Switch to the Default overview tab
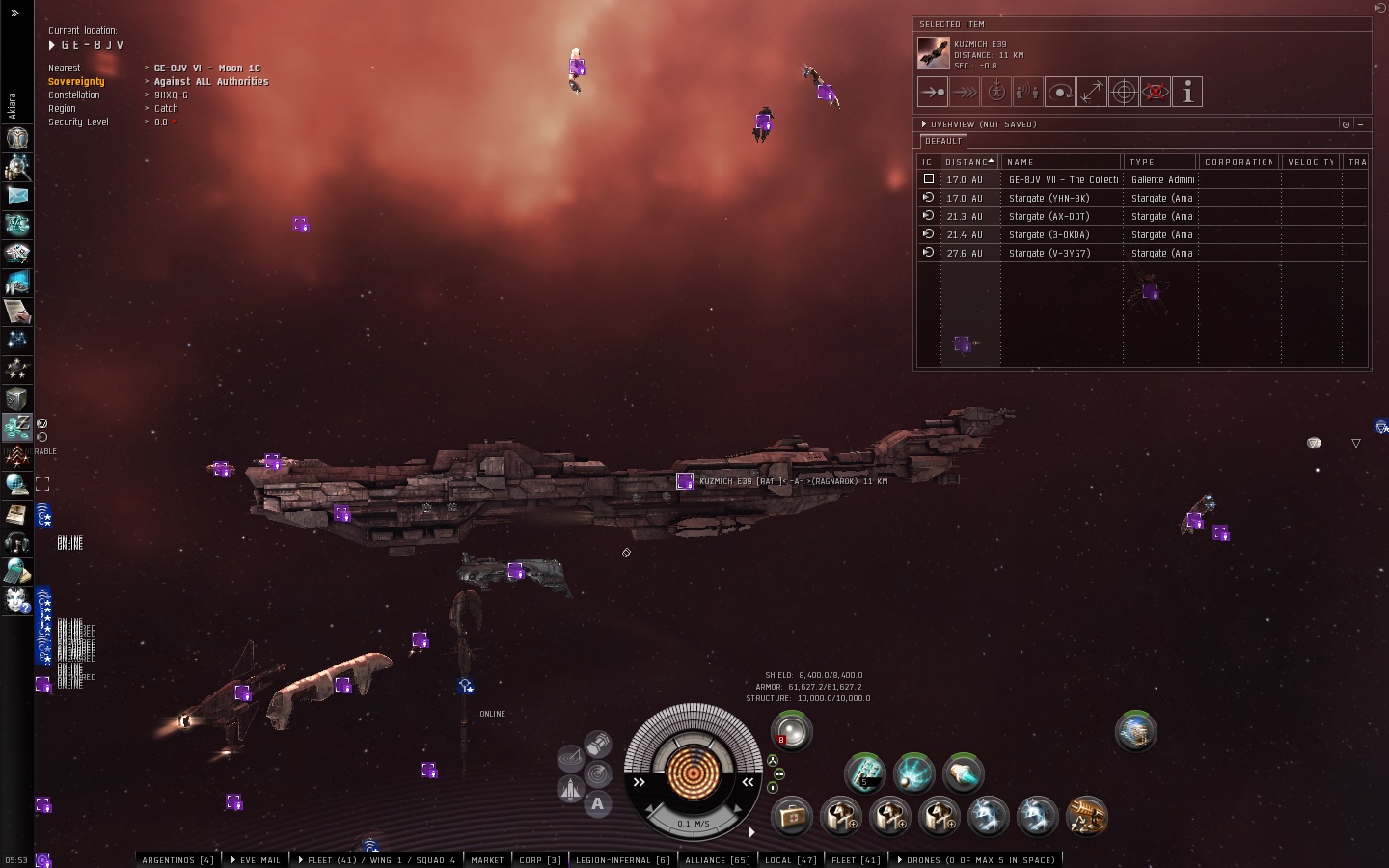Screen dimensions: 1389x868 pyautogui.click(x=942, y=141)
